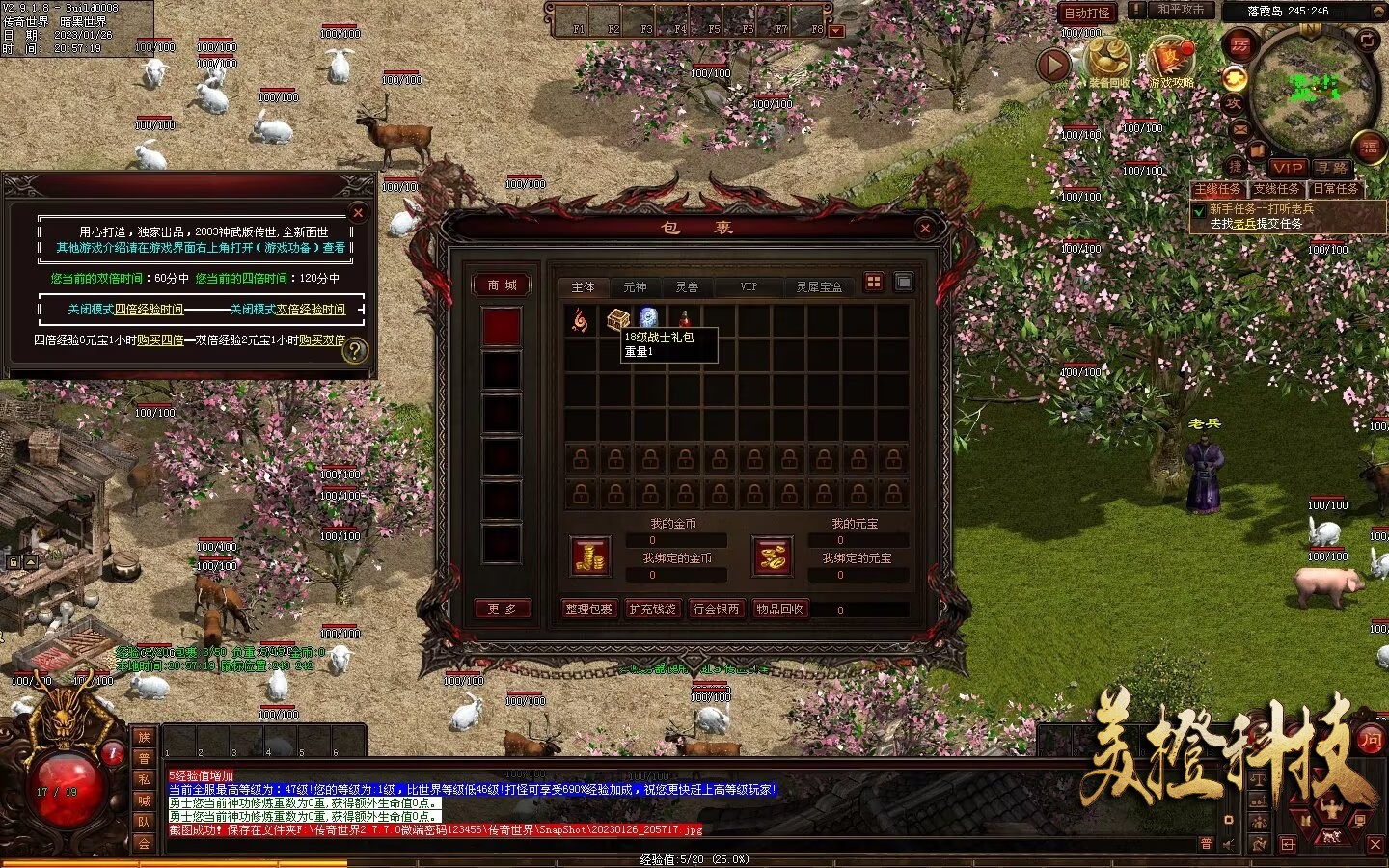Click the 购买四倍 purchase link
Viewport: 1389px width, 868px height.
coord(160,340)
